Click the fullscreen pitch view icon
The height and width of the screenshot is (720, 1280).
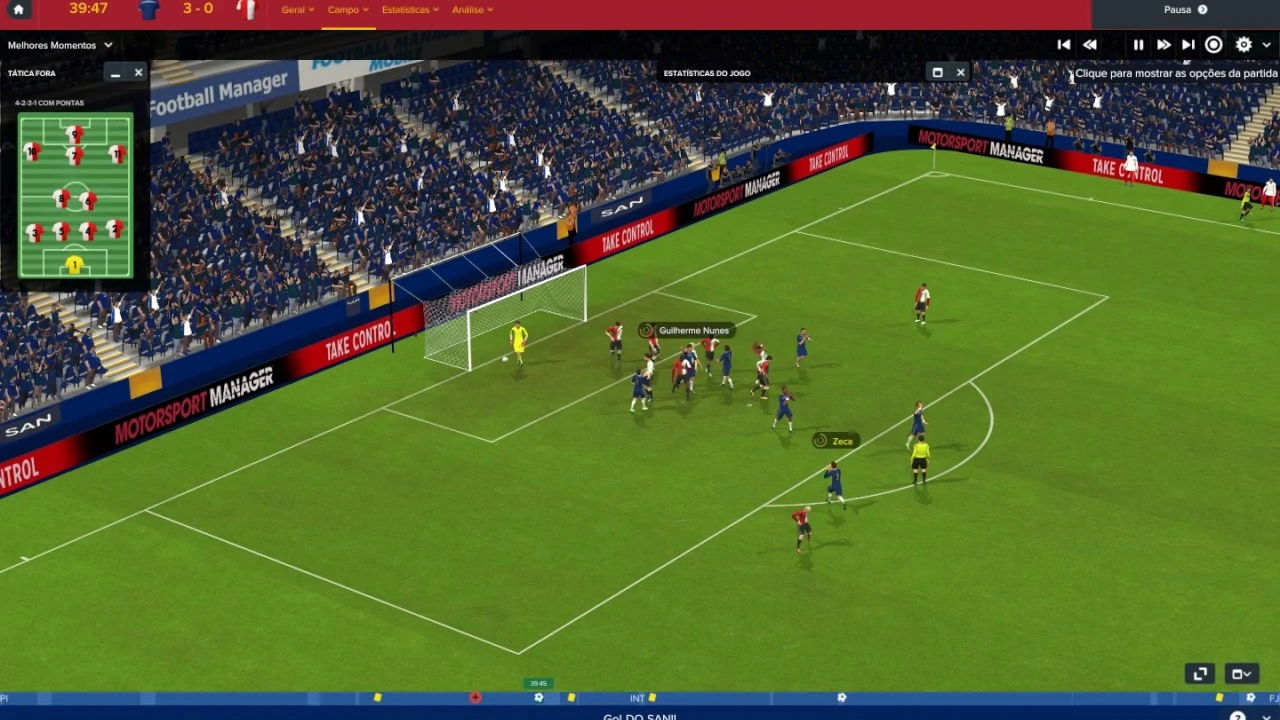coord(1199,673)
